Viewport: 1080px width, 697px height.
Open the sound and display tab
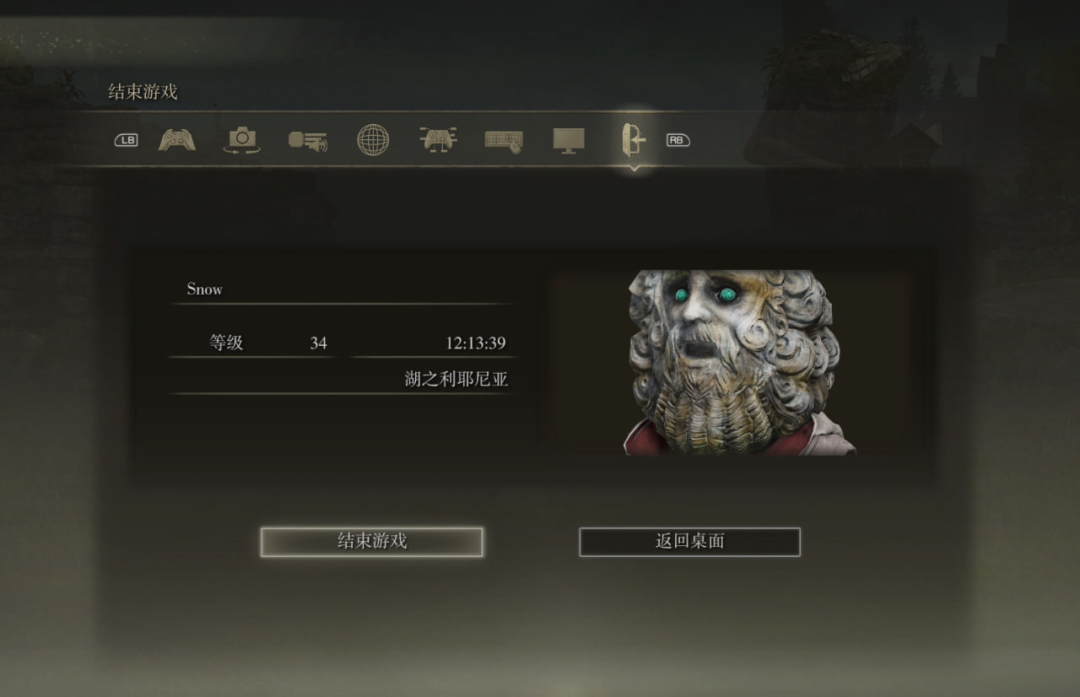pos(307,140)
